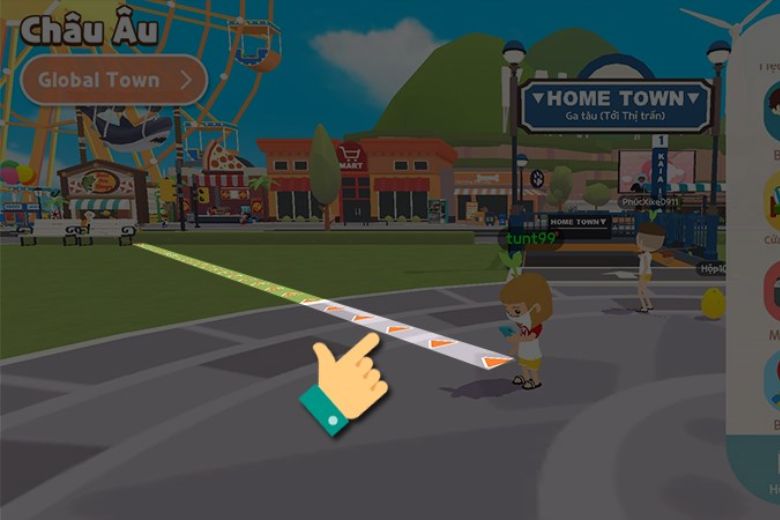Open the Global Town button

tap(113, 80)
